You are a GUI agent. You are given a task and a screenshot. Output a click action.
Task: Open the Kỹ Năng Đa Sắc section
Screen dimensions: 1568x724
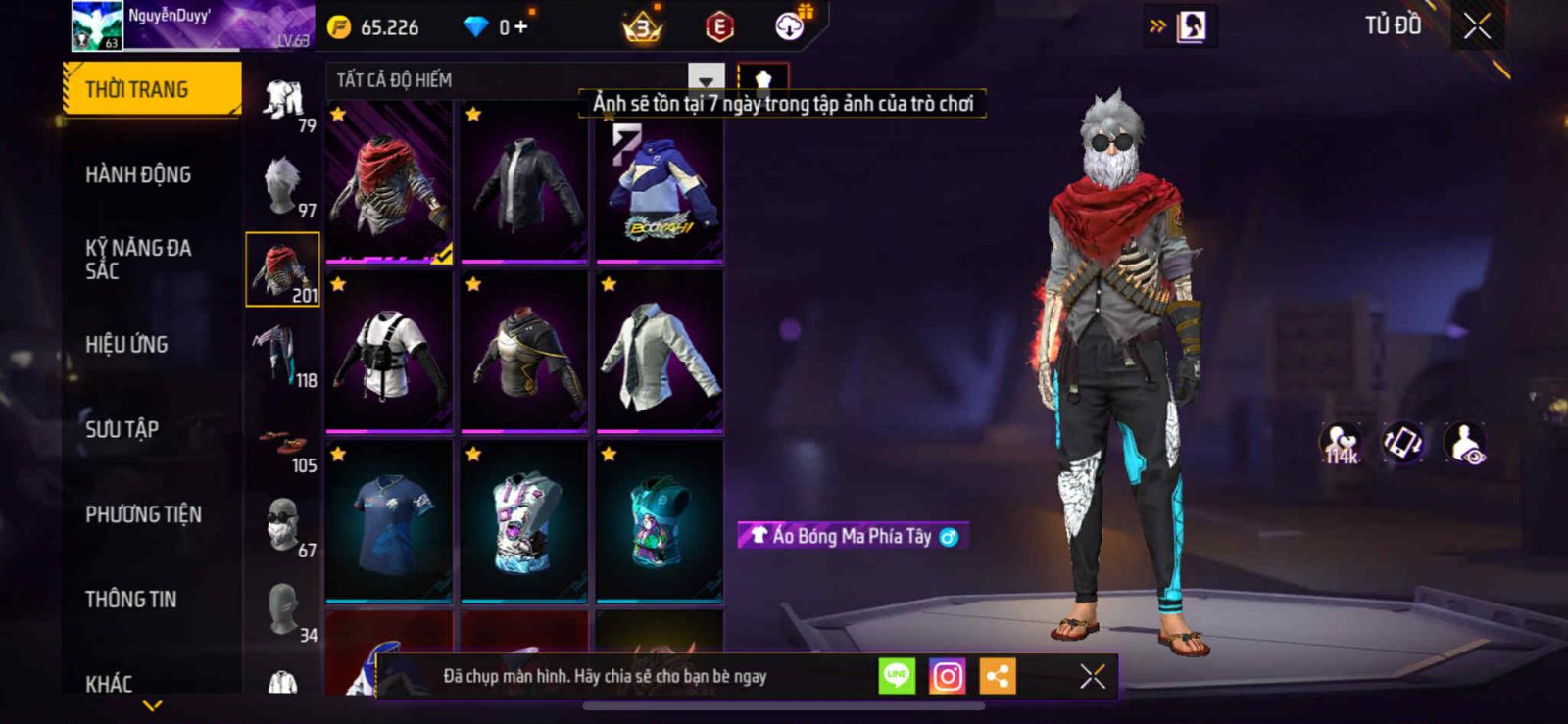138,260
